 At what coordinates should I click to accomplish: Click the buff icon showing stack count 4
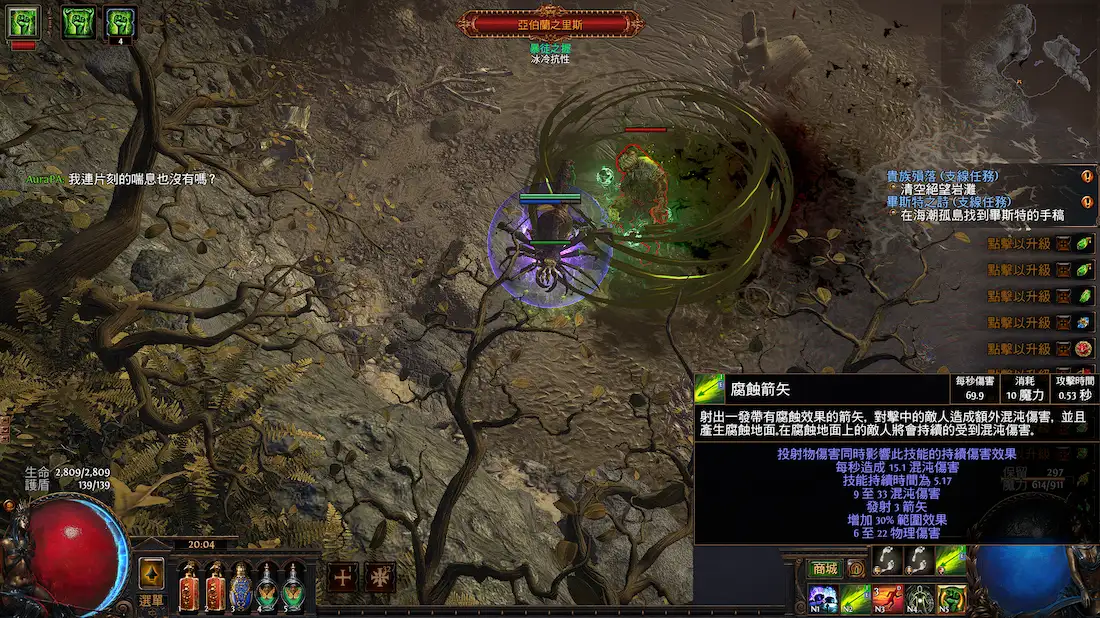(x=121, y=22)
